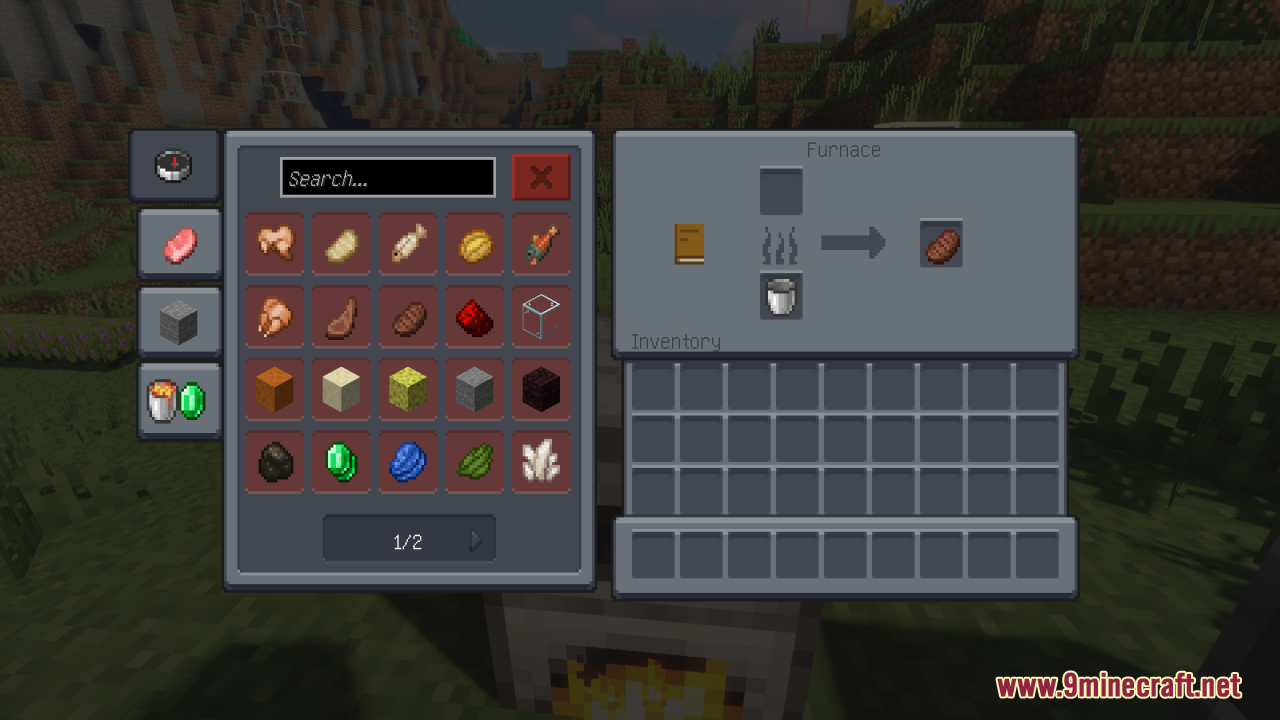The width and height of the screenshot is (1280, 720).
Task: Click the recipe Search field
Action: [x=387, y=178]
